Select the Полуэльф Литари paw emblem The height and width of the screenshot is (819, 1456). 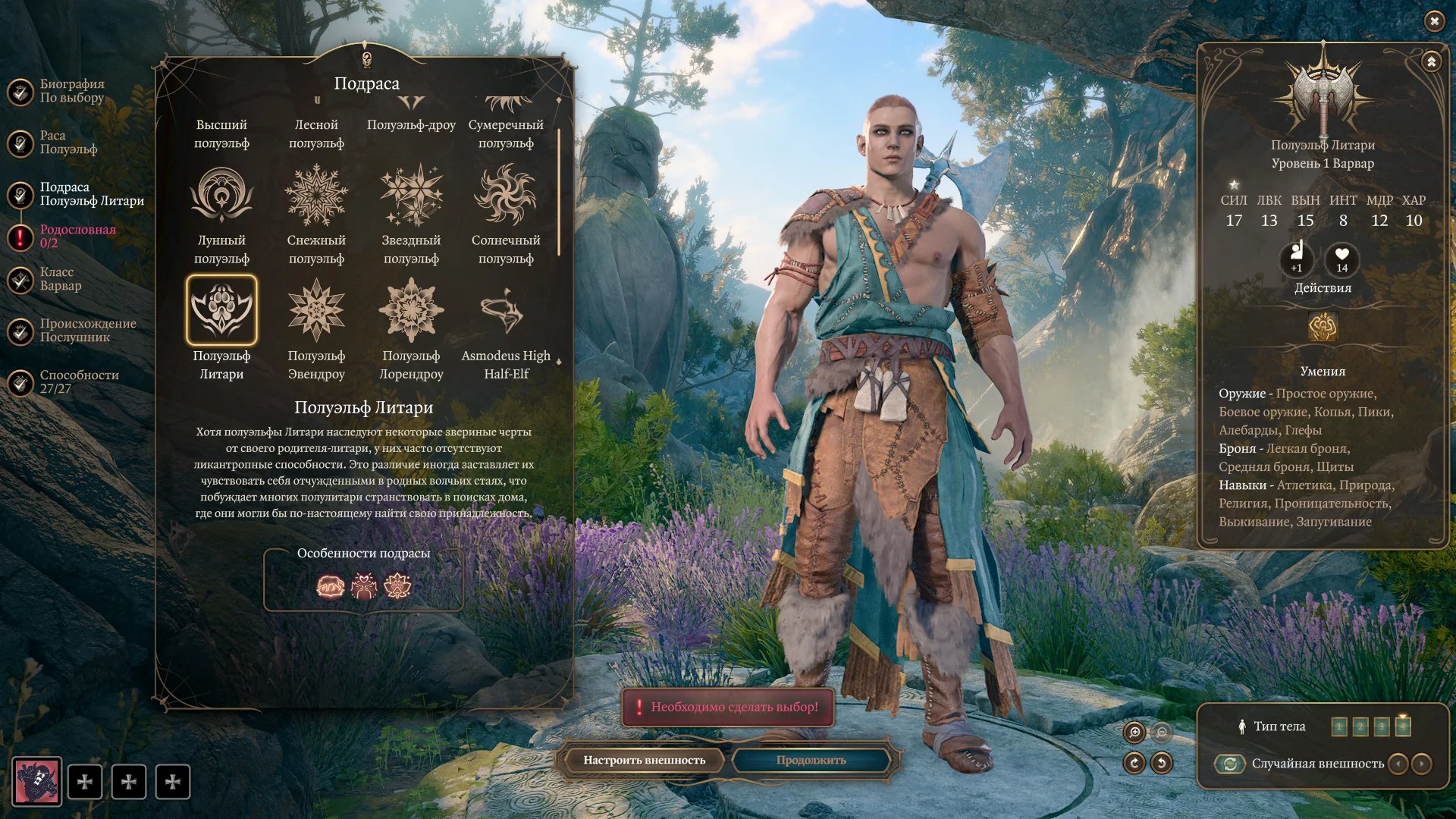point(221,310)
